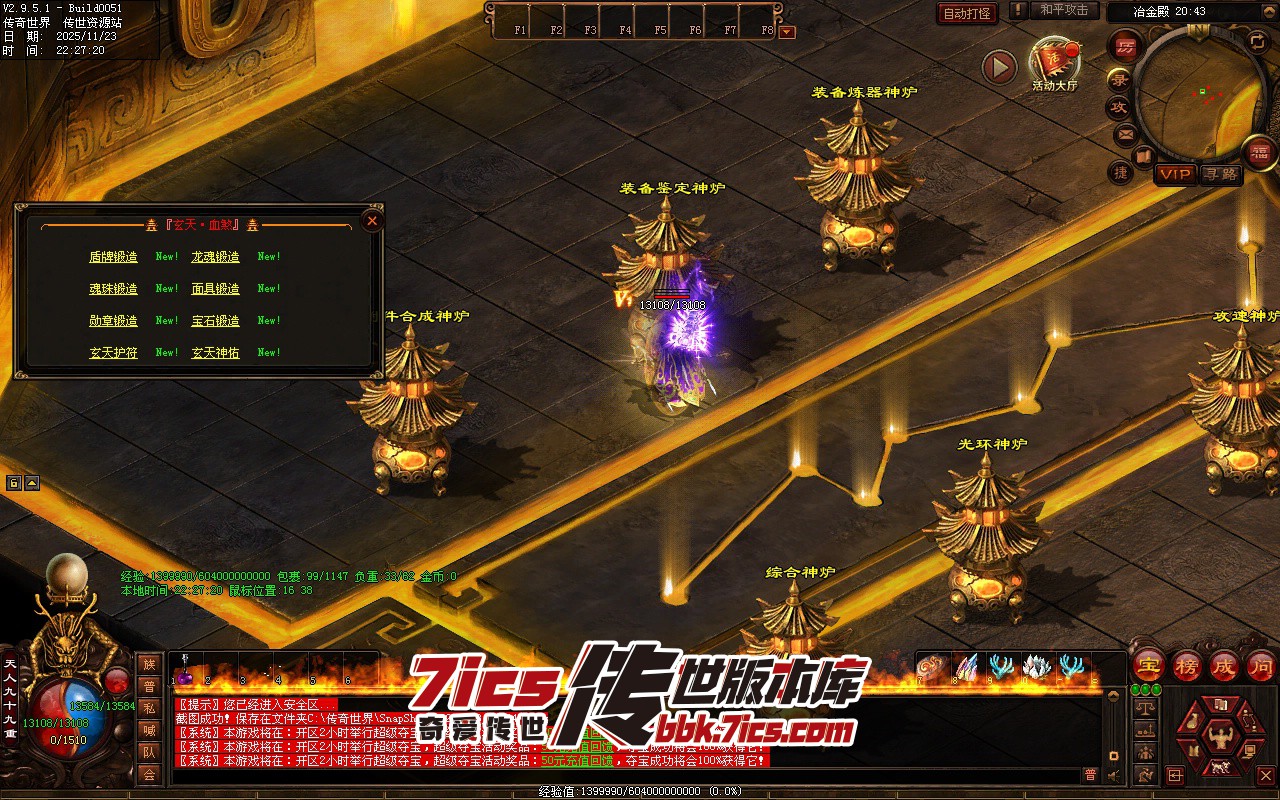This screenshot has width=1280, height=800.
Task: Select the 私 private chat channel
Action: tap(149, 708)
